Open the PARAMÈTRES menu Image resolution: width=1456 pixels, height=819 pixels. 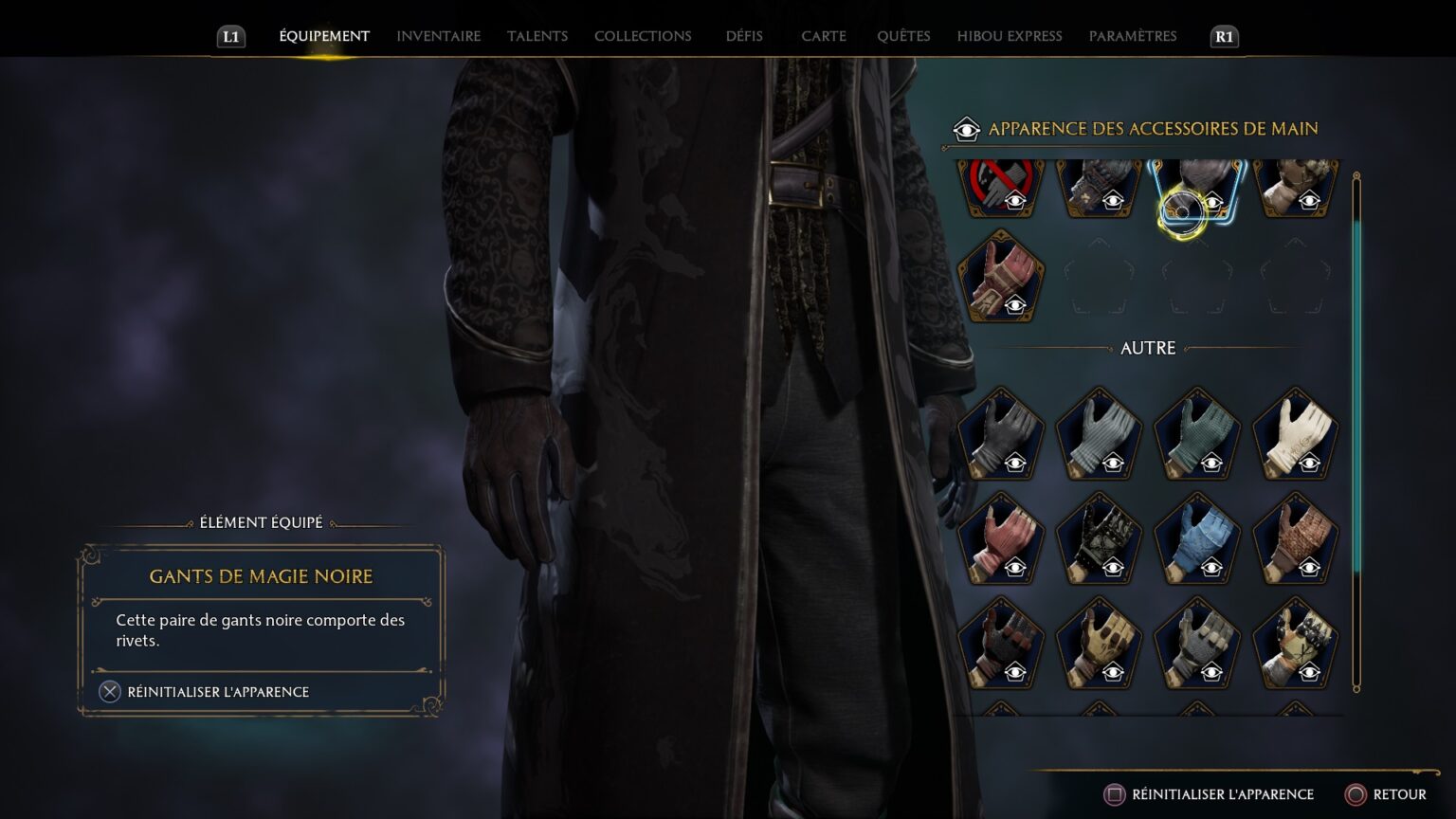point(1133,36)
